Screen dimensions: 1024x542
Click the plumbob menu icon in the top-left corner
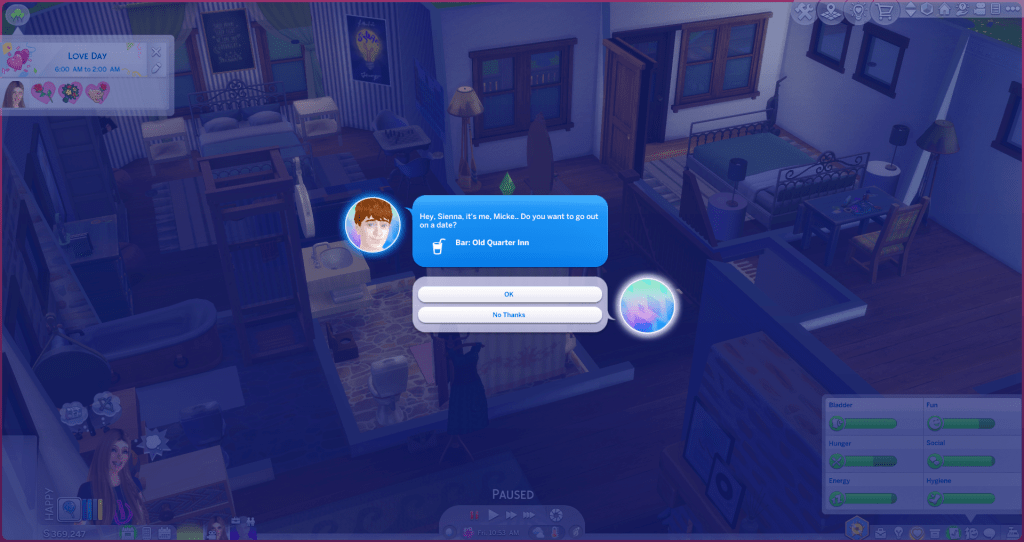pyautogui.click(x=16, y=13)
